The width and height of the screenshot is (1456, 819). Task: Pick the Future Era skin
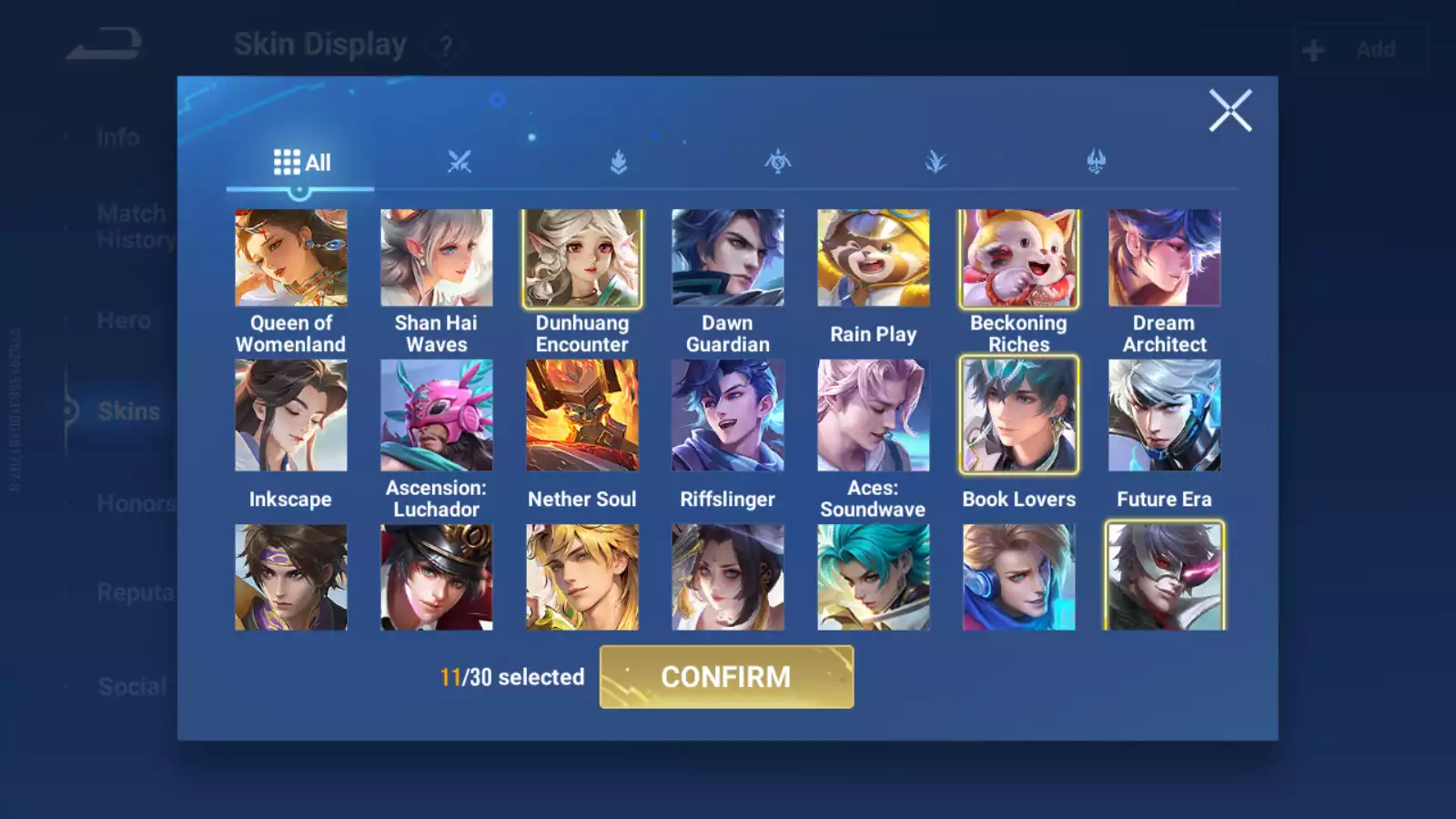[x=1165, y=416]
